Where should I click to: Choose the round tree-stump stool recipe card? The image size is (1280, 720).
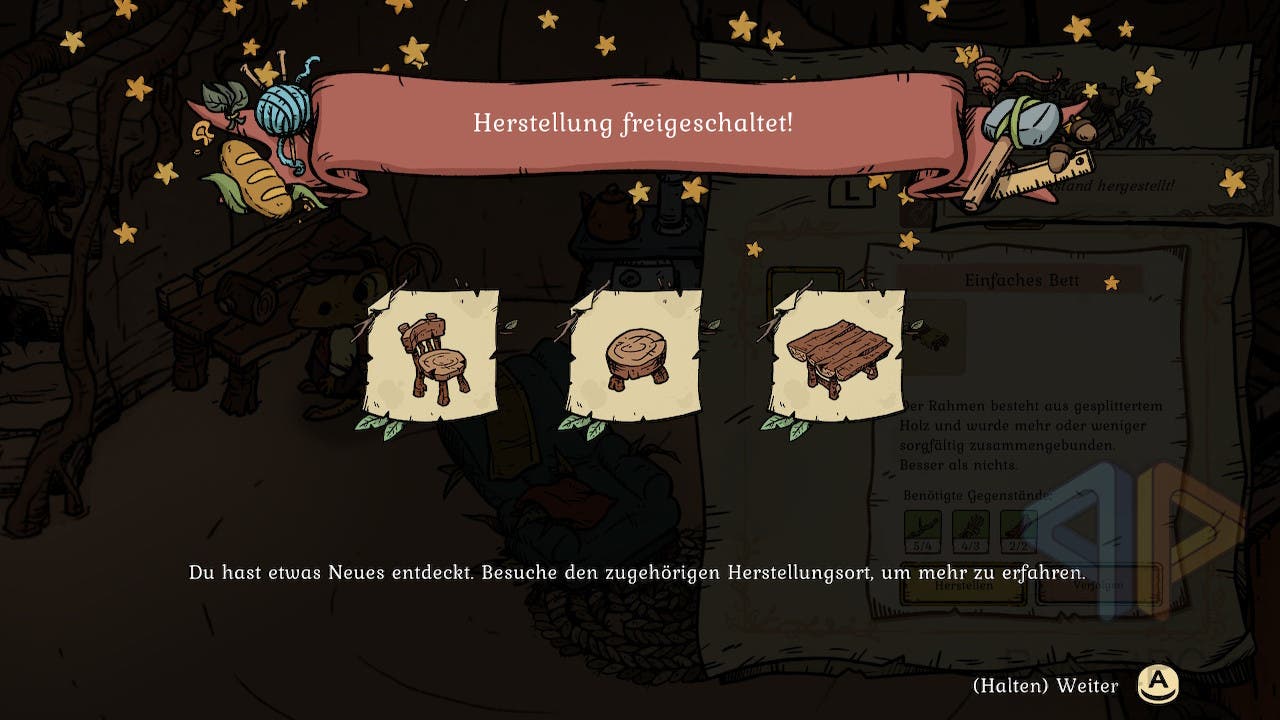pyautogui.click(x=635, y=355)
